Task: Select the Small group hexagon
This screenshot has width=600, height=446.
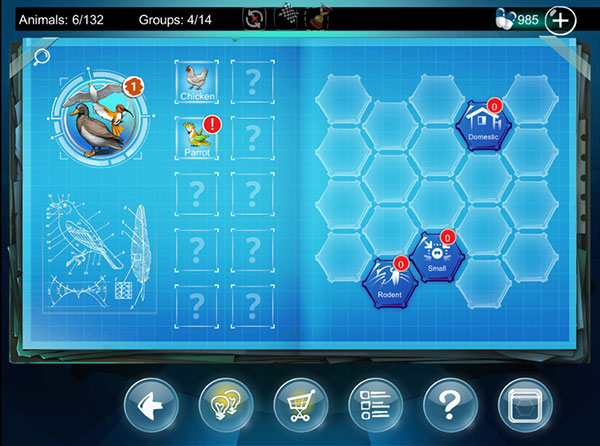Action: (438, 256)
